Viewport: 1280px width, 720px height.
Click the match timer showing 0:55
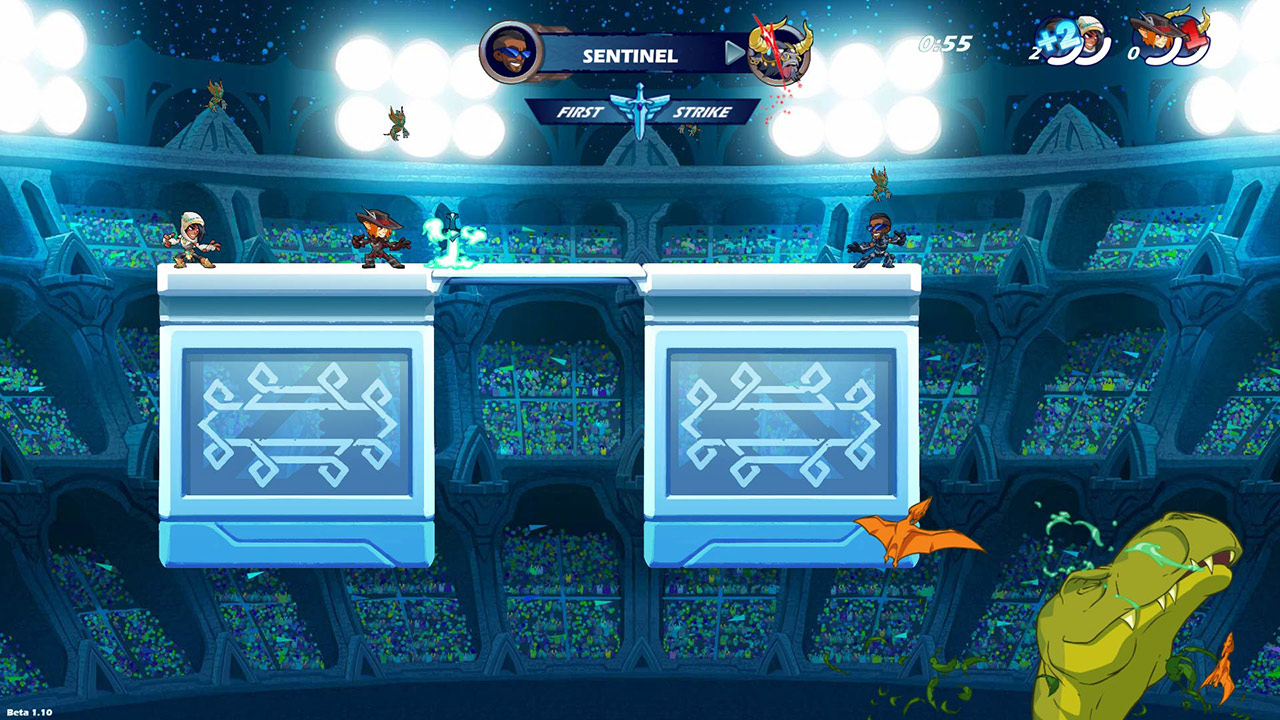[946, 44]
